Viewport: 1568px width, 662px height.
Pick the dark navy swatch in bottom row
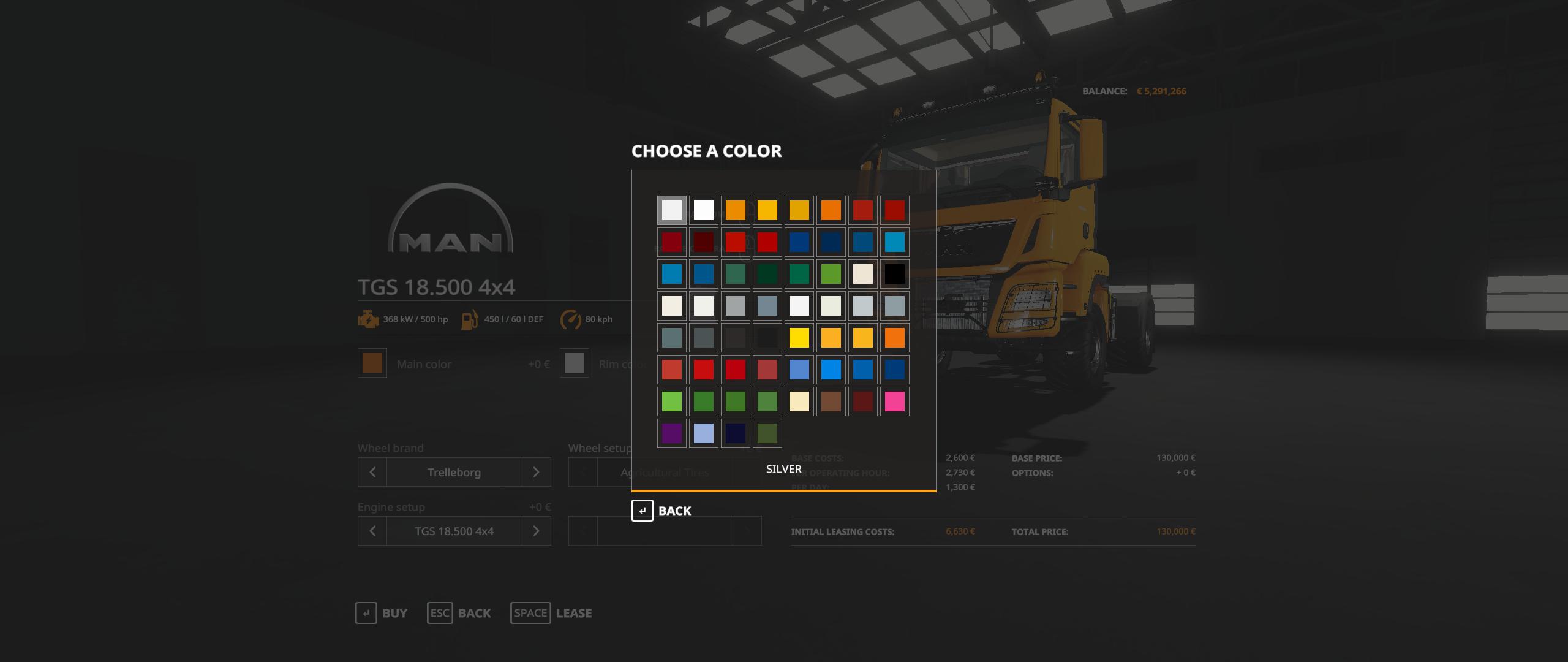[x=736, y=433]
